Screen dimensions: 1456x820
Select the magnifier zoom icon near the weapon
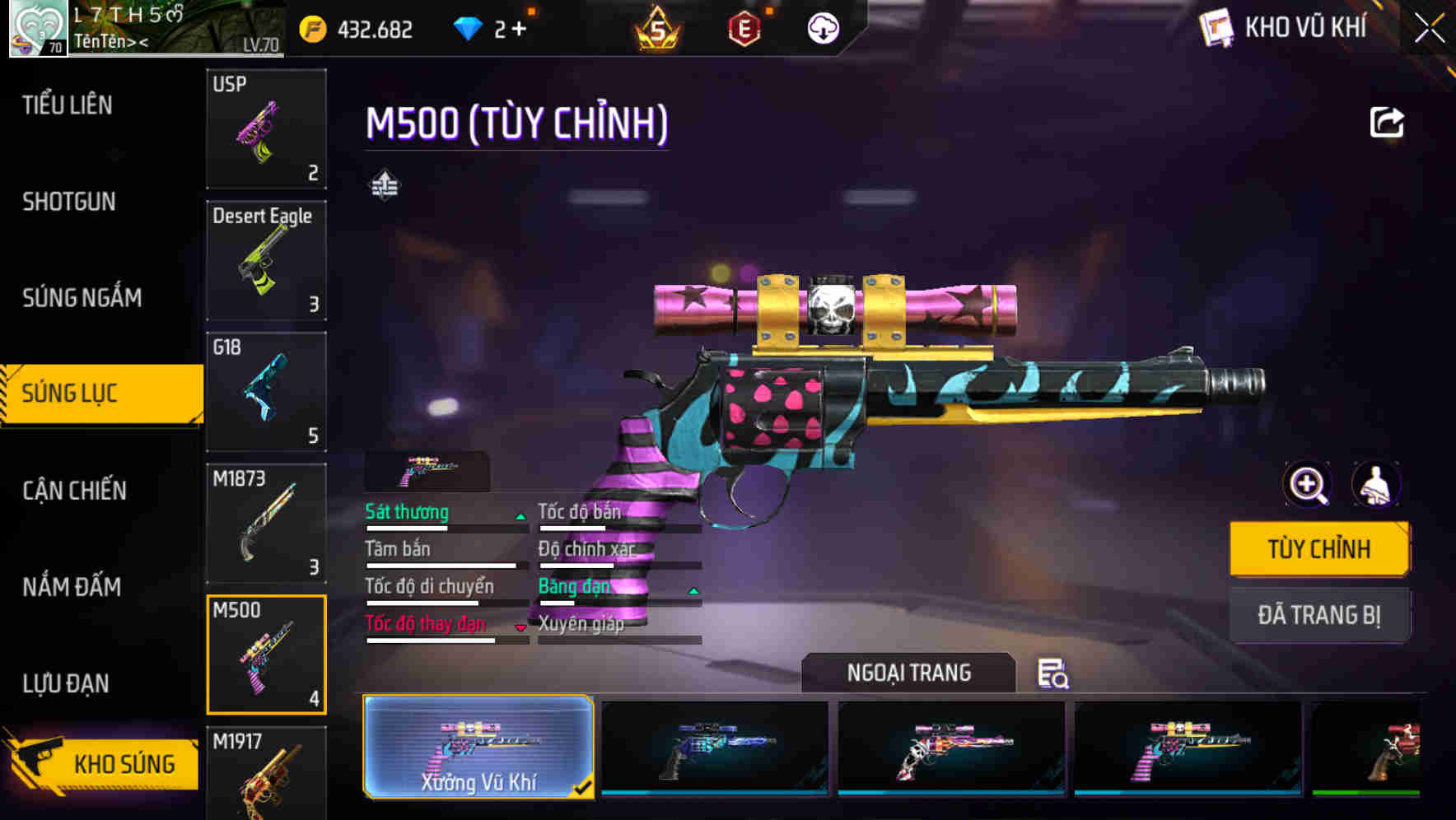(x=1308, y=485)
